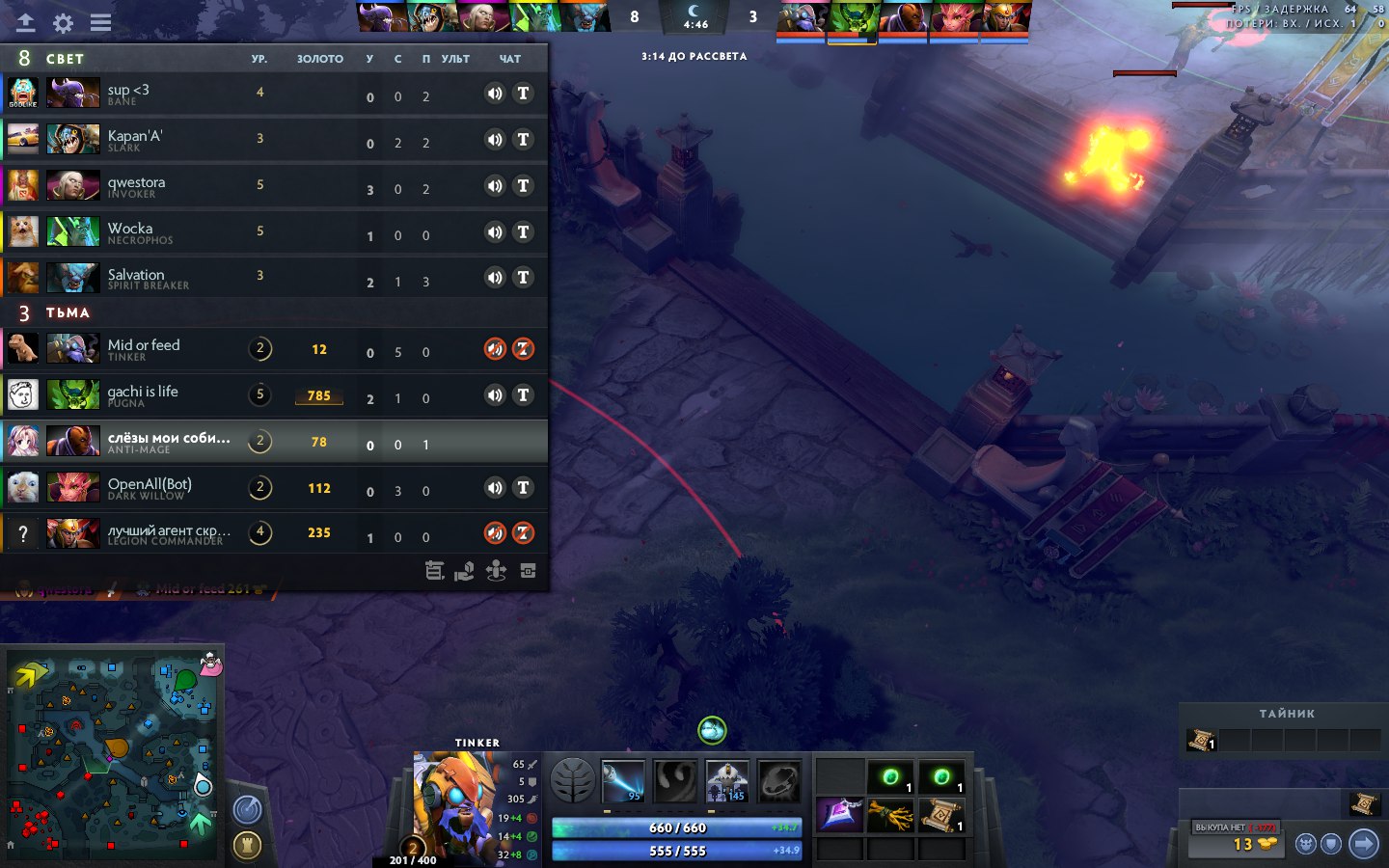Mute voice for player qwestora
This screenshot has height=868, width=1389.
click(494, 186)
